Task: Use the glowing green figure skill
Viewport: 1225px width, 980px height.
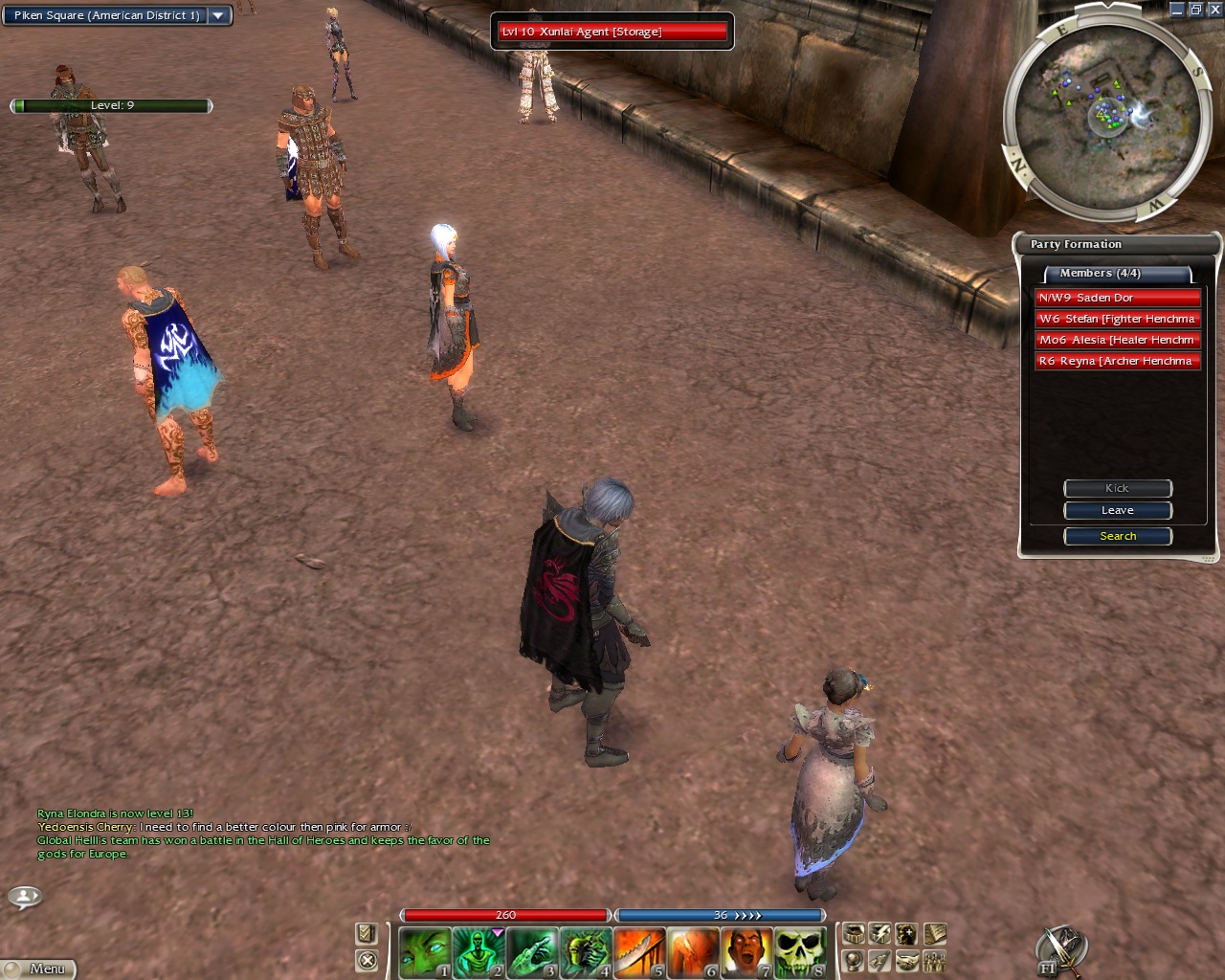Action: (478, 952)
